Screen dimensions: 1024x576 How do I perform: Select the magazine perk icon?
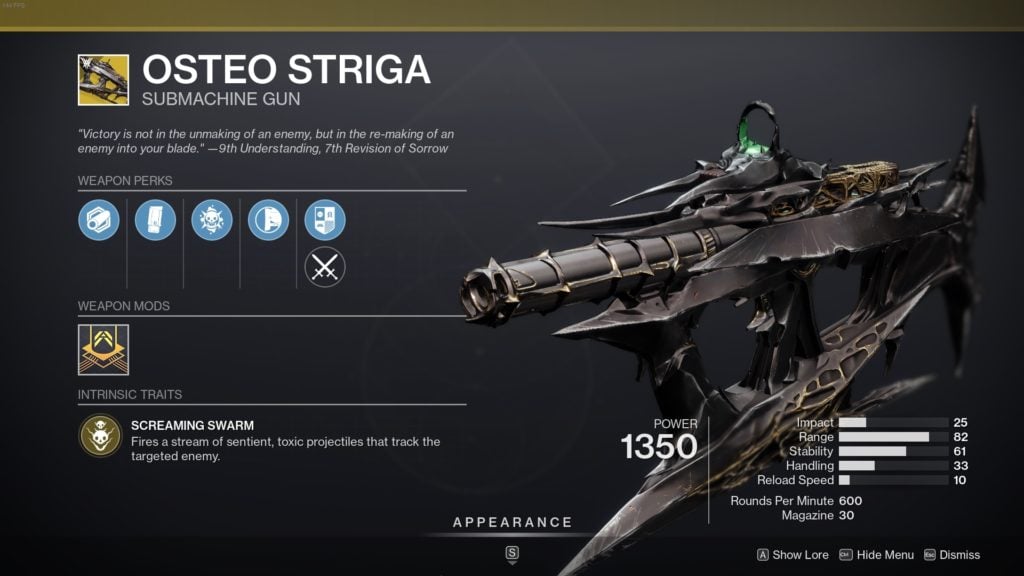(x=155, y=220)
